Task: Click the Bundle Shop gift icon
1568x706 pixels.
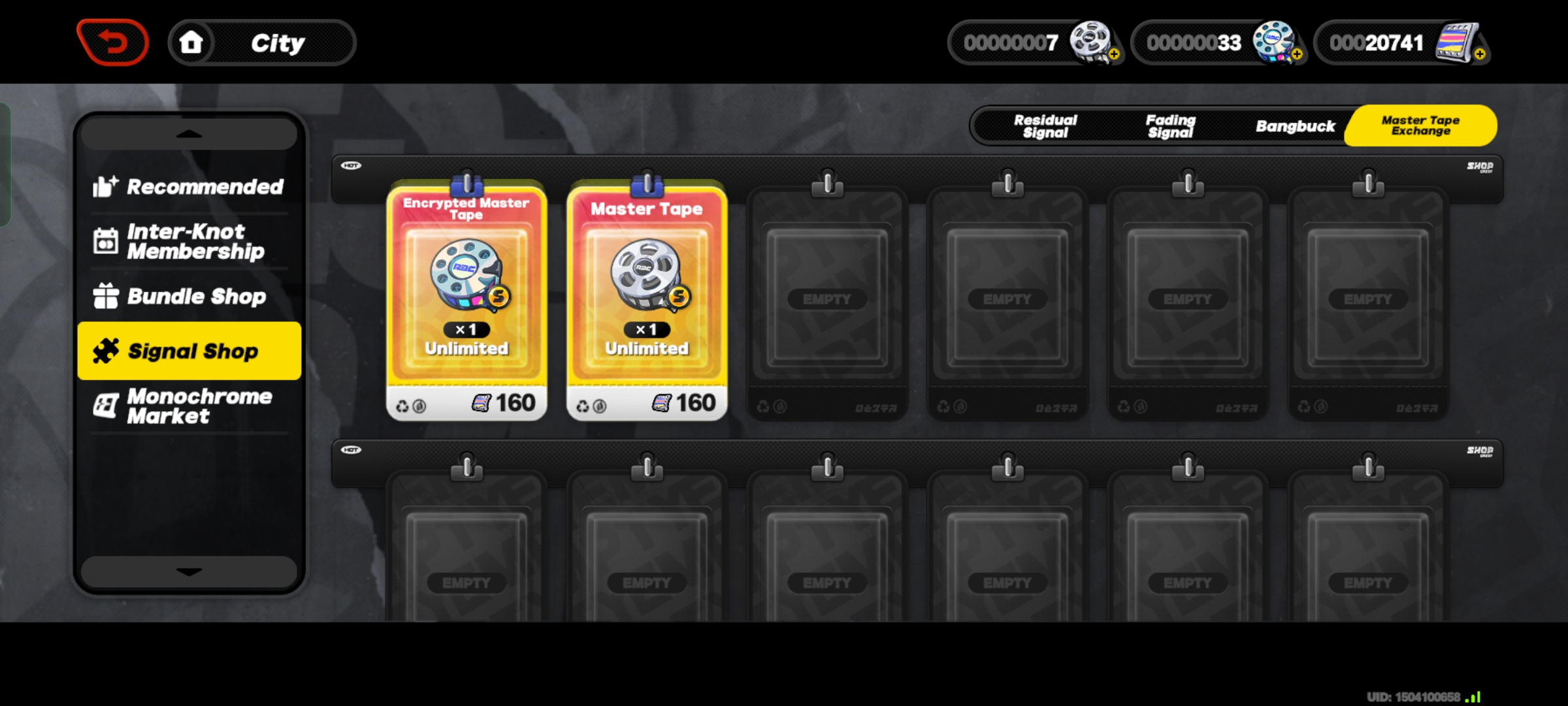Action: [108, 296]
